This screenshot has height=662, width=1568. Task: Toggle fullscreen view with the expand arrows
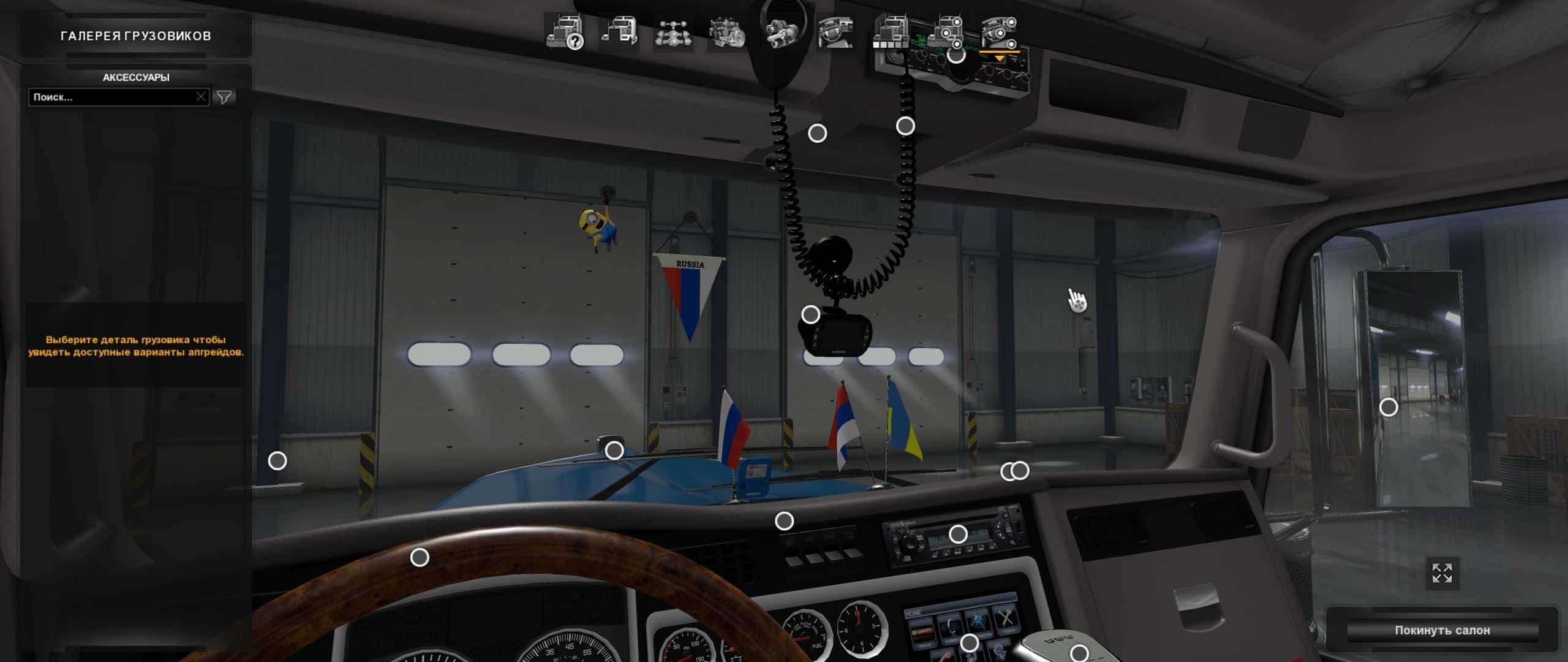tap(1442, 574)
